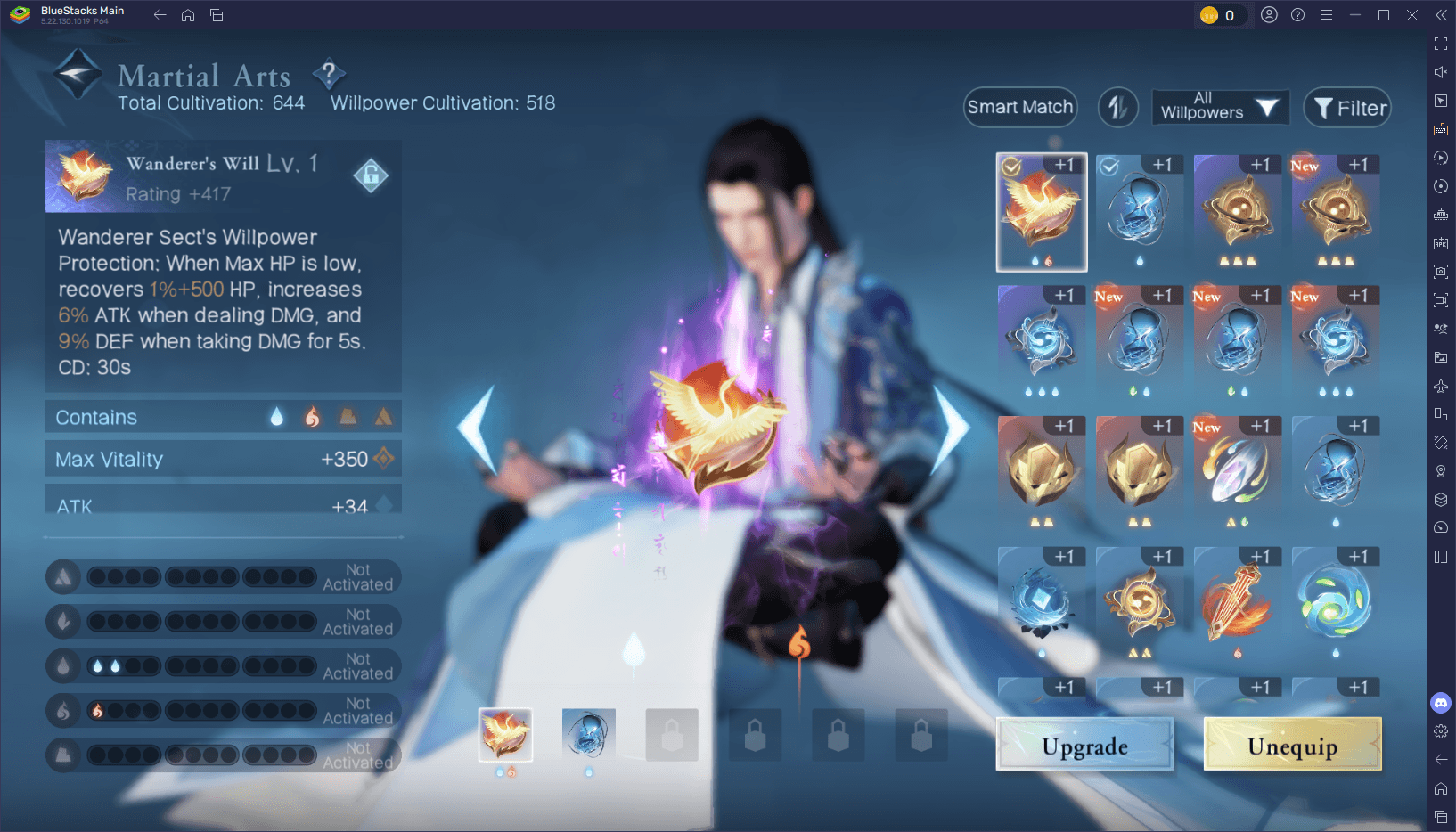Collapse the sidebar with the top-right chevron

coord(1441,15)
